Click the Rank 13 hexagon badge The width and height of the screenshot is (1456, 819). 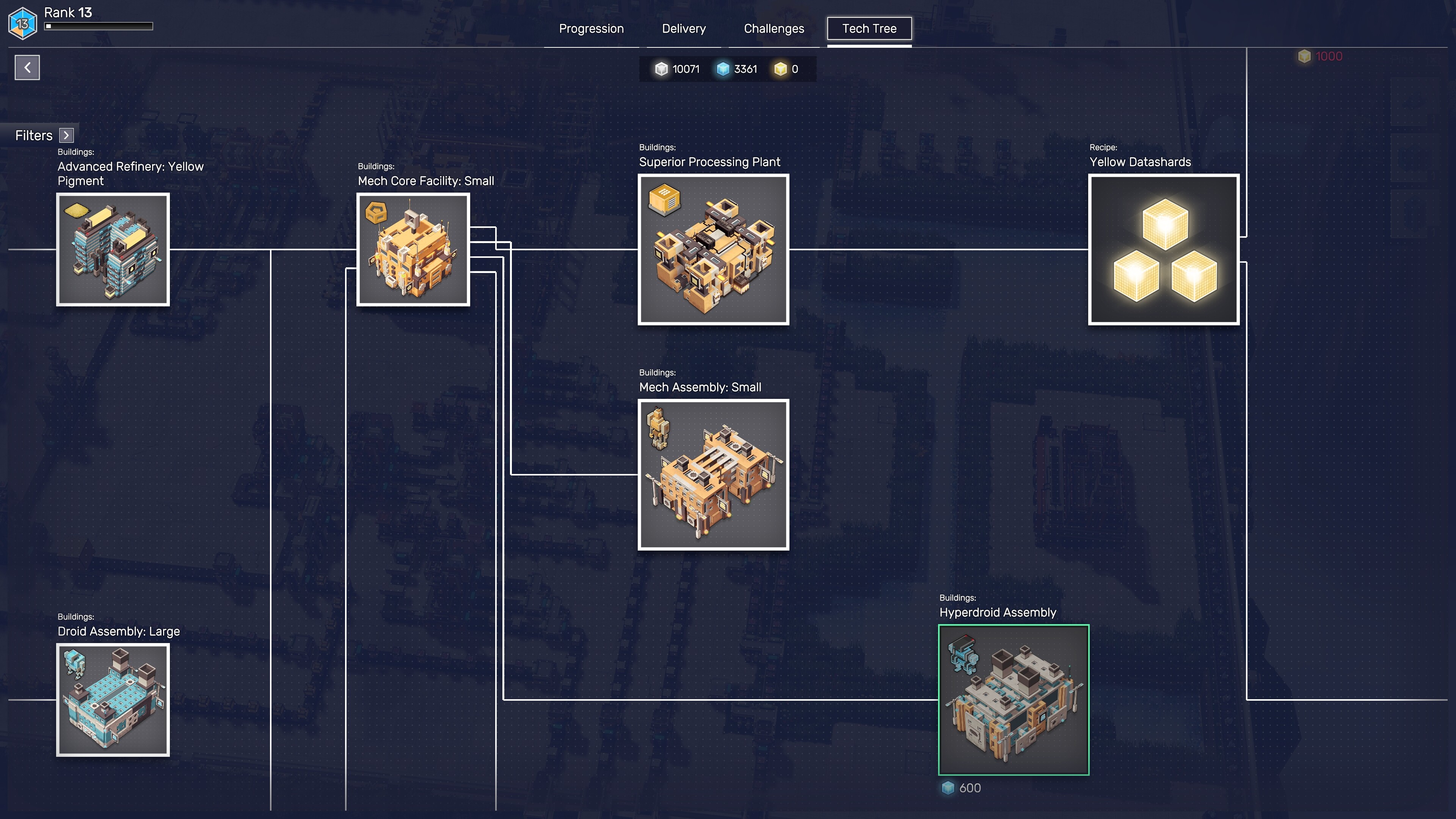coord(23,24)
